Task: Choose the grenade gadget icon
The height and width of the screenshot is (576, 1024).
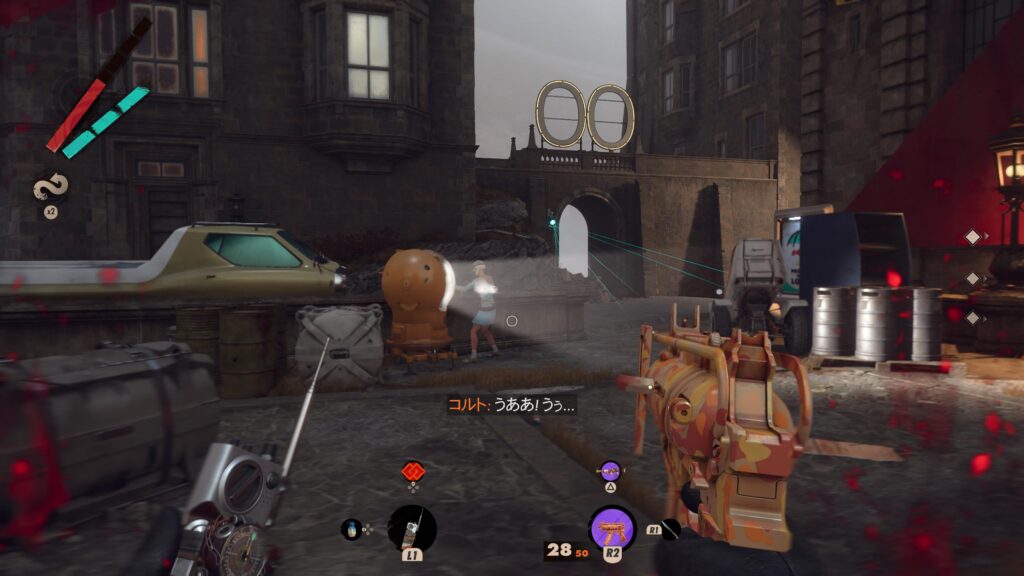Action: 351,529
